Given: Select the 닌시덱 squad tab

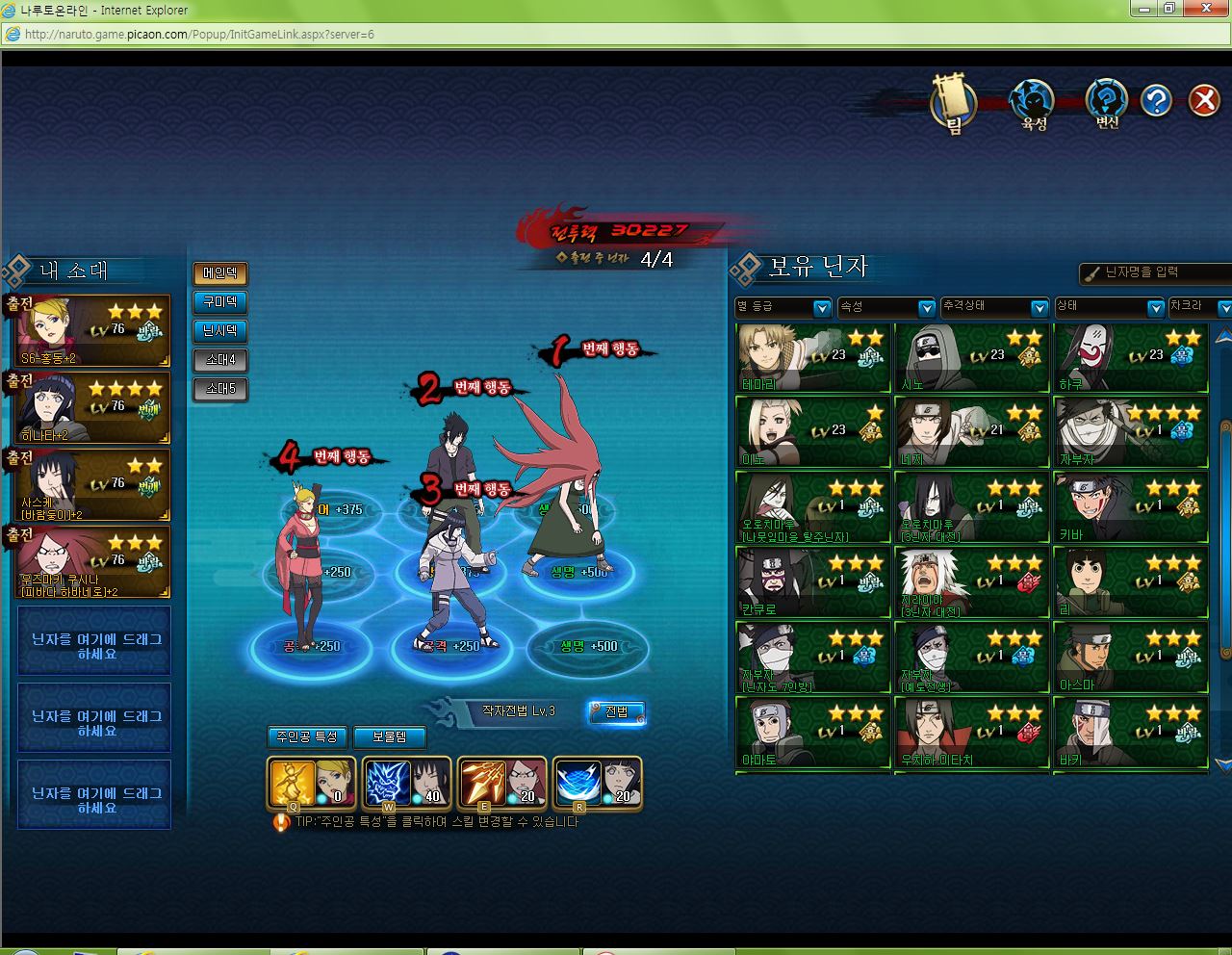Looking at the screenshot, I should (x=220, y=331).
